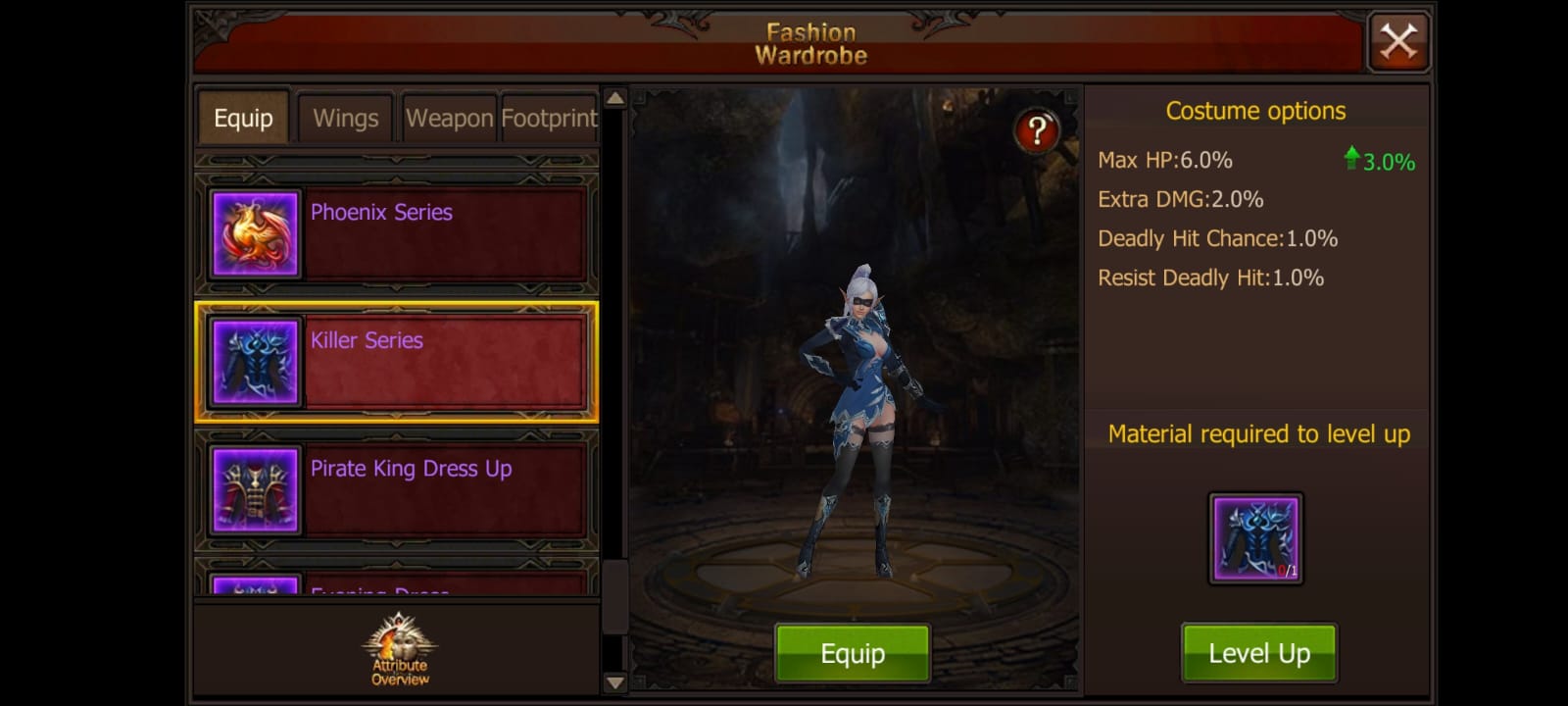Click the scrollbar up arrow
1568x706 pixels.
613,99
